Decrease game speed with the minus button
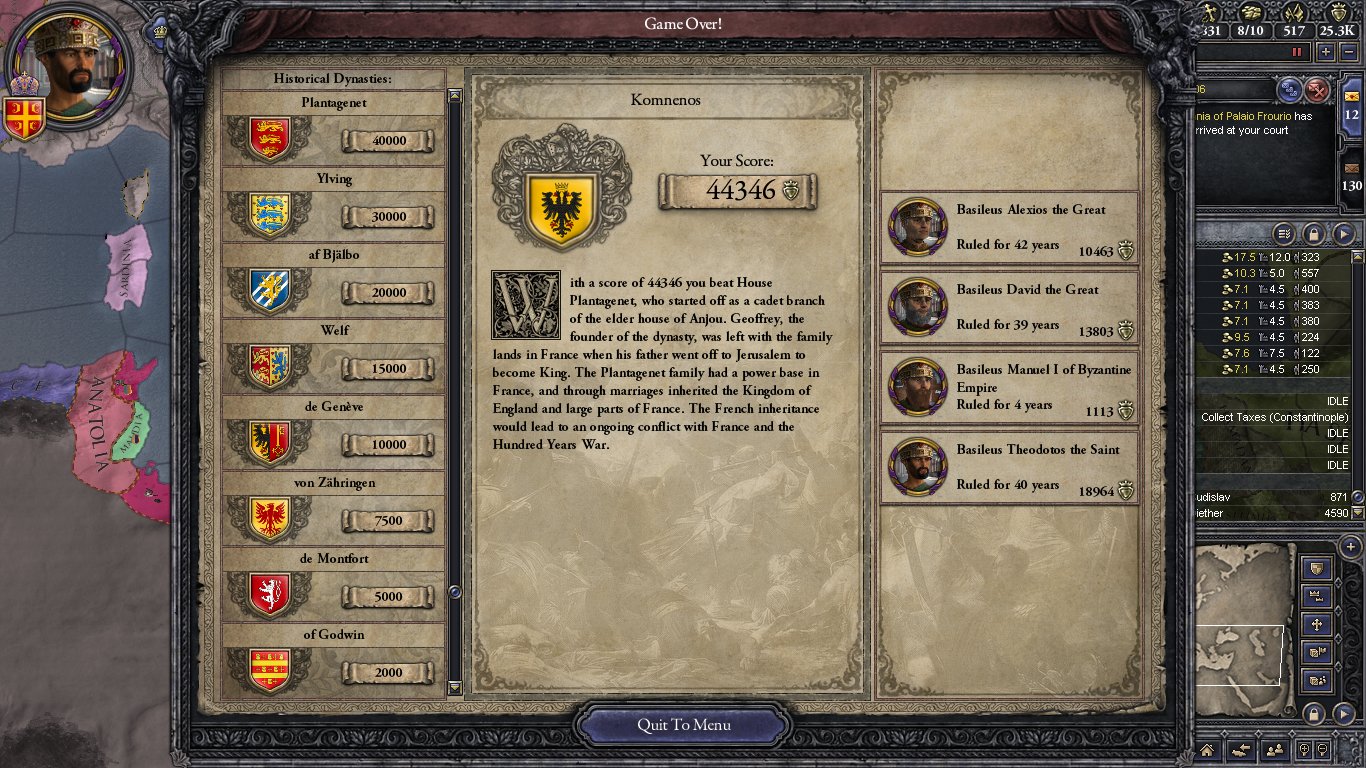1366x768 pixels. click(1350, 52)
